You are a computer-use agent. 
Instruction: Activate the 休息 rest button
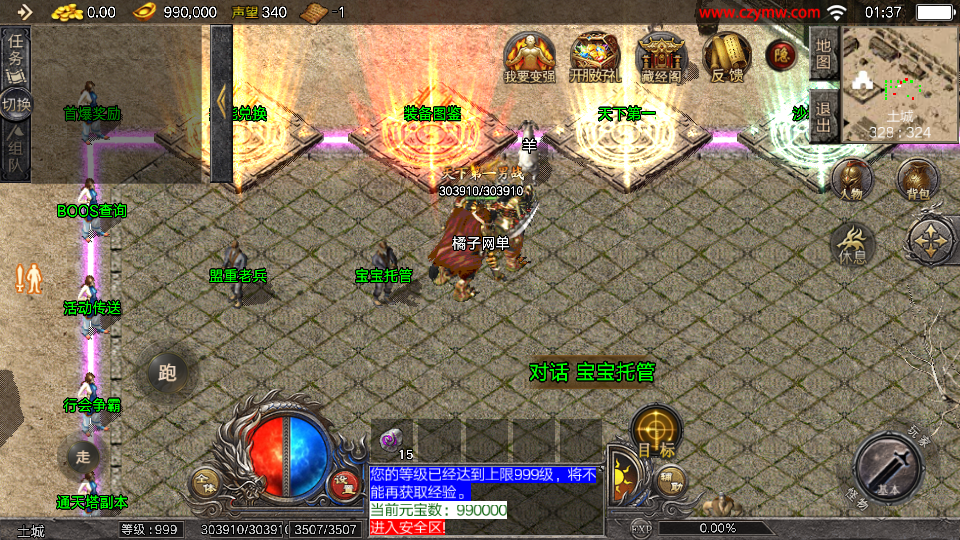853,243
